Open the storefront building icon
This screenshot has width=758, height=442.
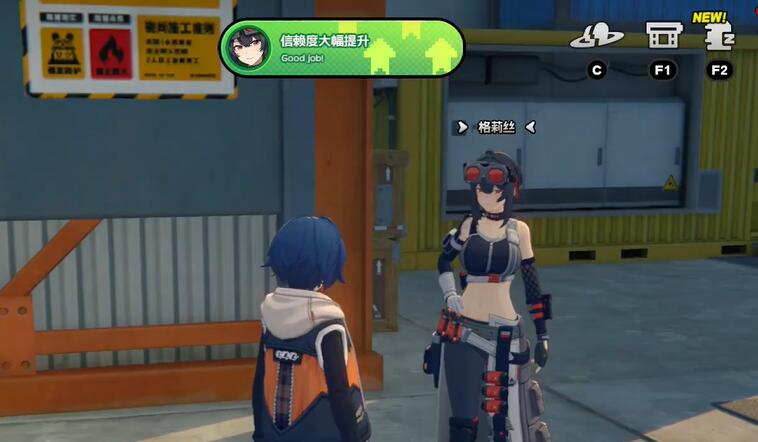tap(660, 36)
